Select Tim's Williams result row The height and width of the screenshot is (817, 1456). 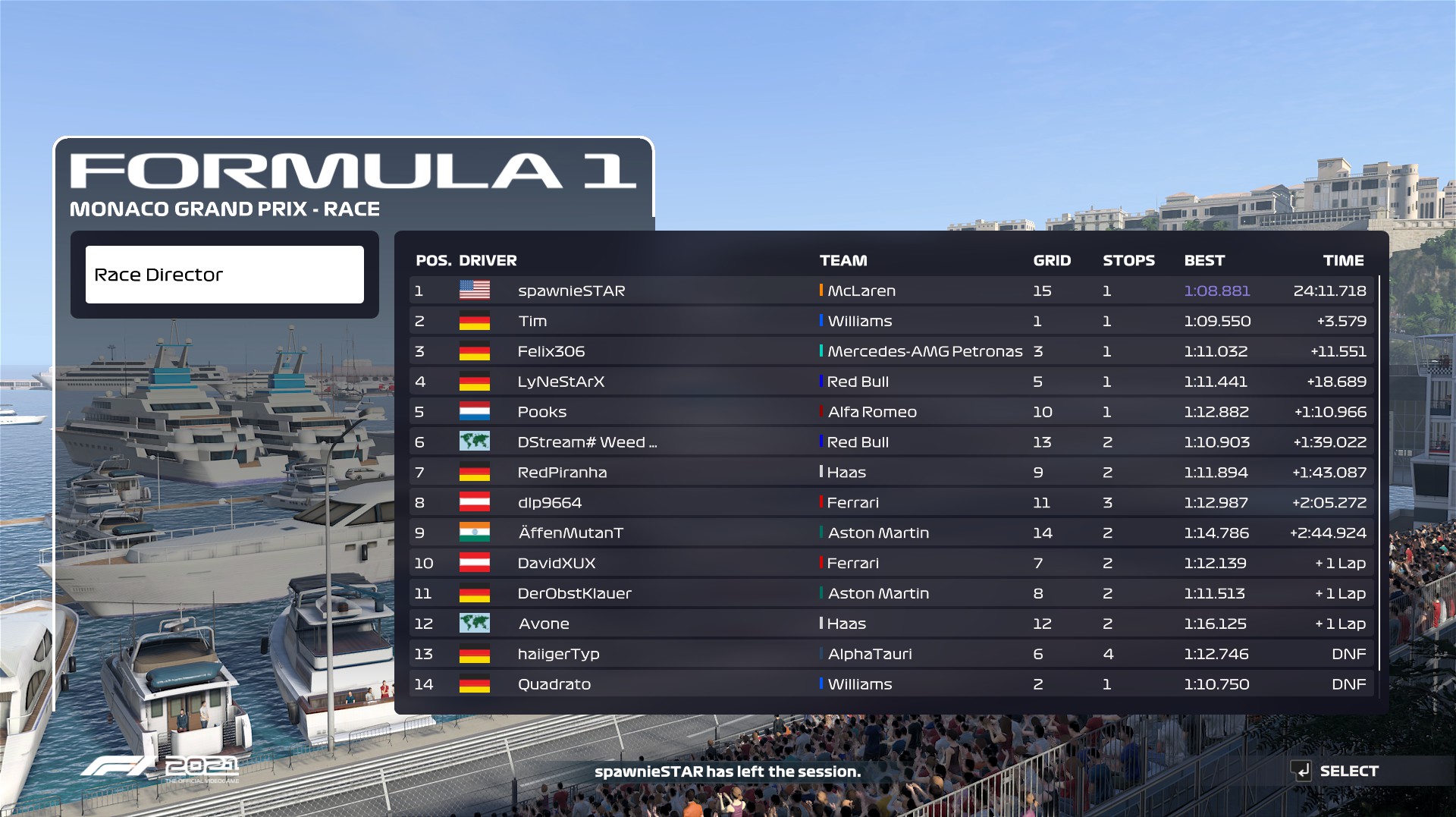pyautogui.click(x=892, y=321)
